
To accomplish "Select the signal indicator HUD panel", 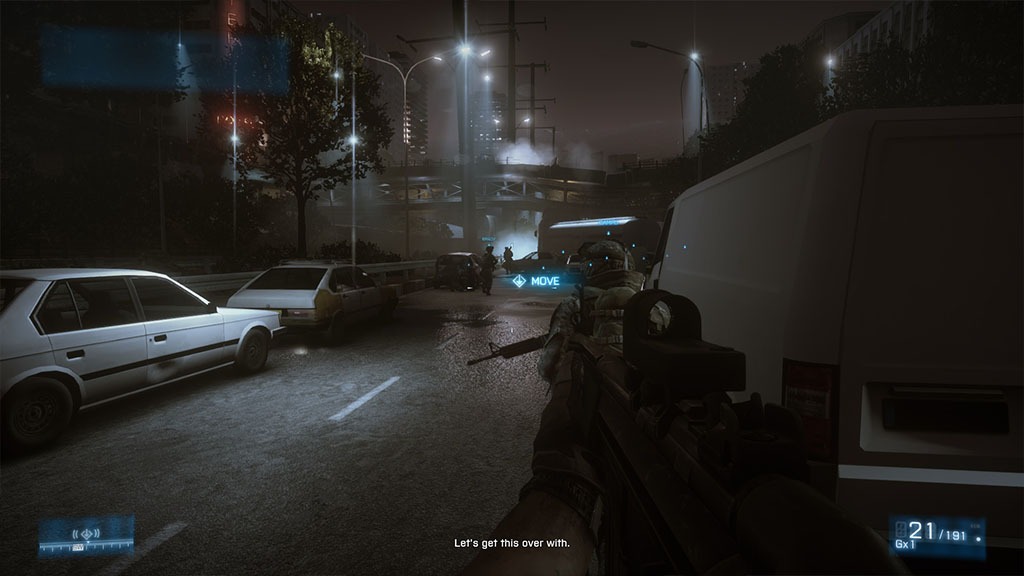I will pos(86,535).
